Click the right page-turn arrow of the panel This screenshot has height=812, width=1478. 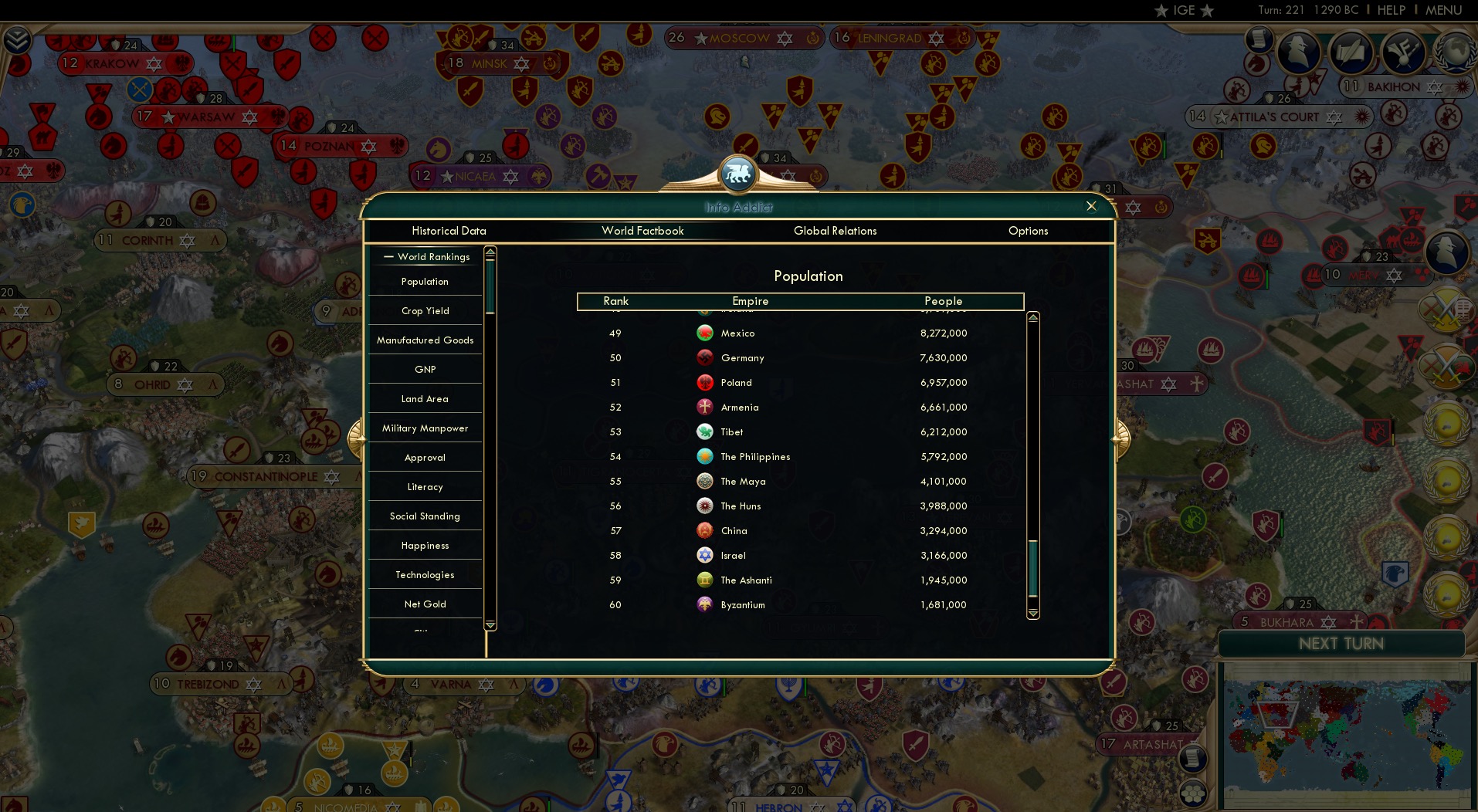1120,438
